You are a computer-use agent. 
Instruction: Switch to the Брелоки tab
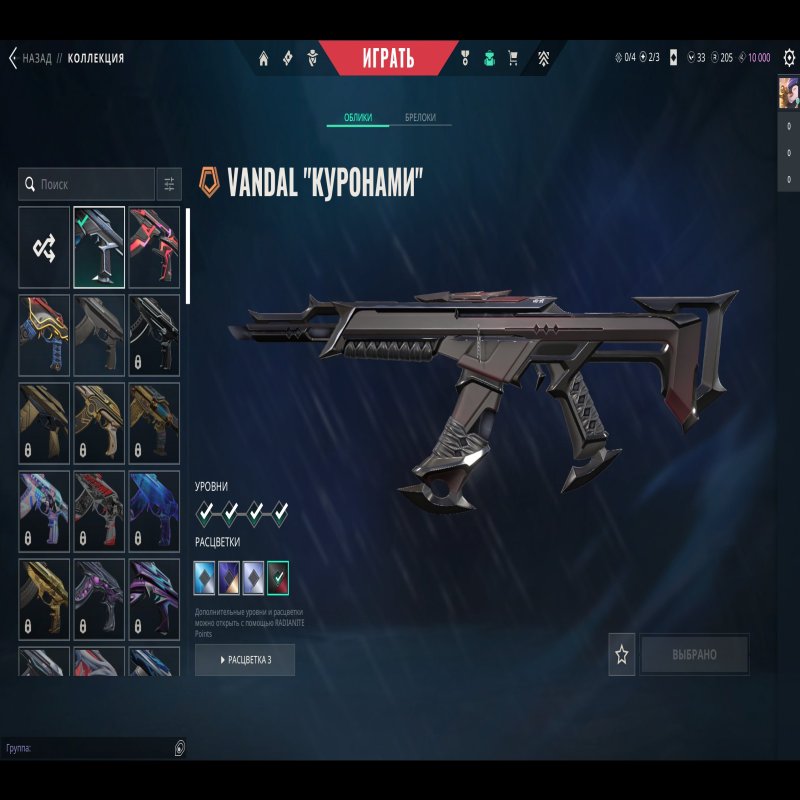420,118
